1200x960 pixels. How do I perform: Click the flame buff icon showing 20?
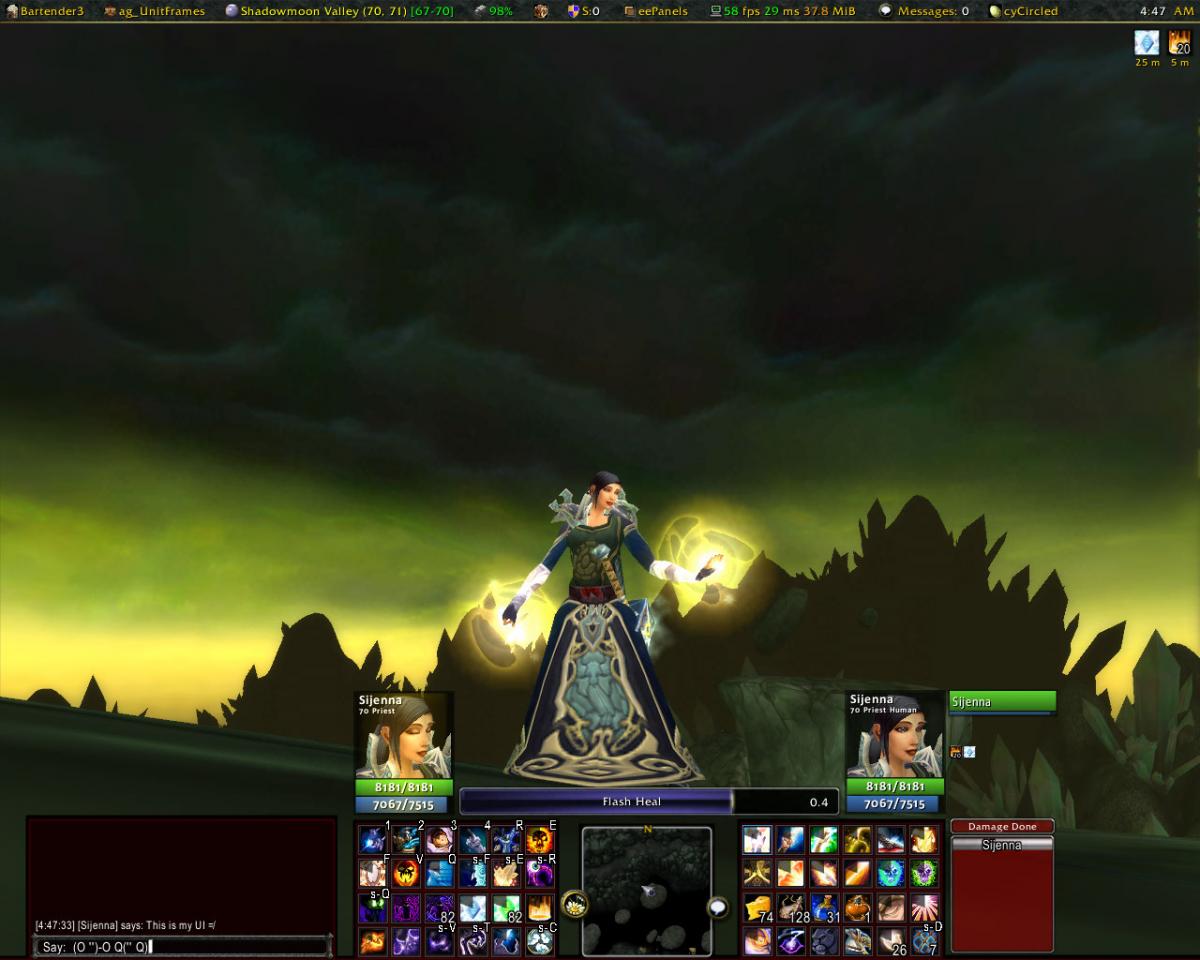pos(1180,43)
